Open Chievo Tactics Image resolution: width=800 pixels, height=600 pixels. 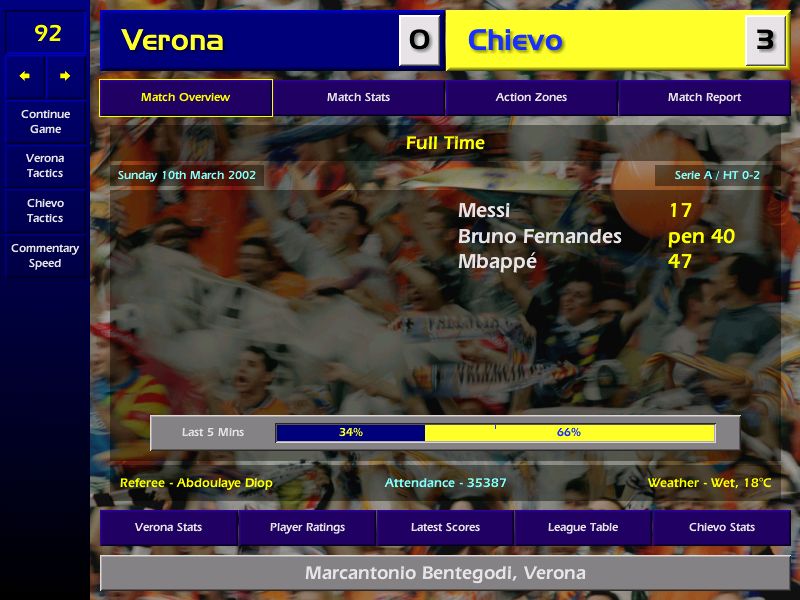[45, 210]
